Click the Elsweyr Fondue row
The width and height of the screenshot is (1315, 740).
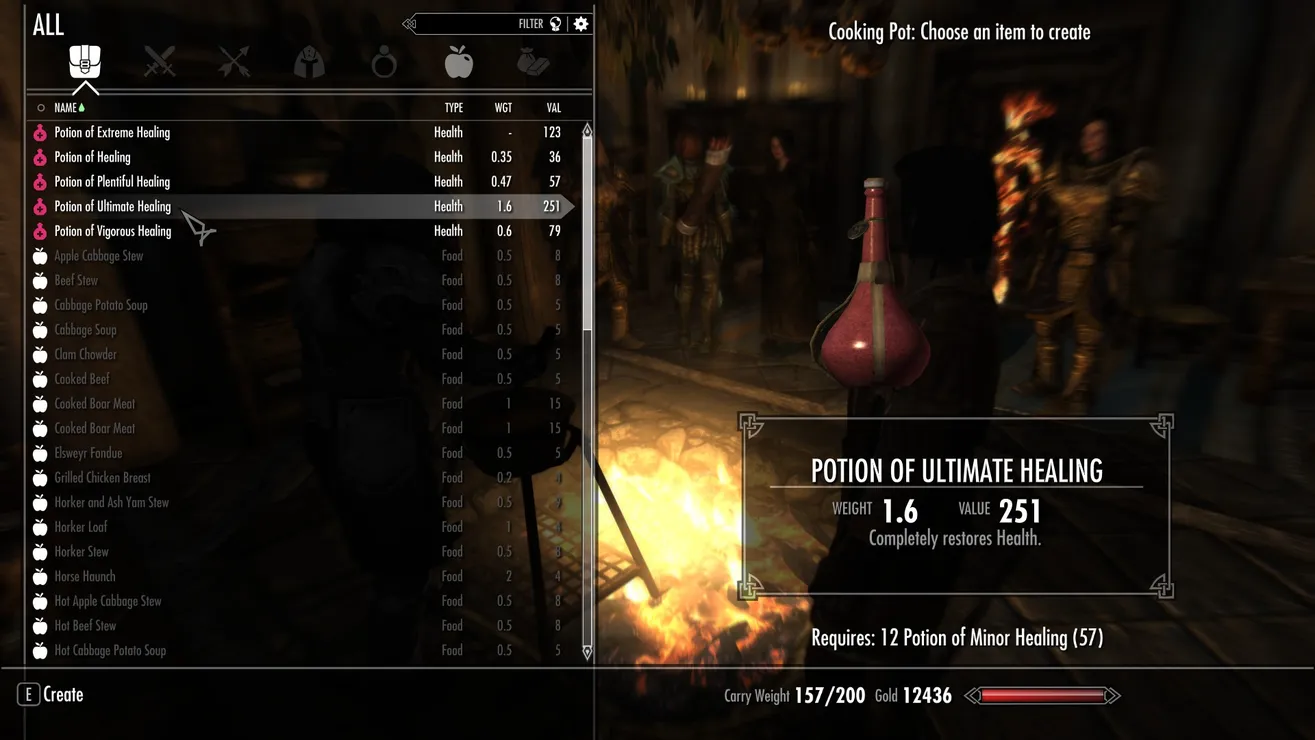pyautogui.click(x=88, y=453)
